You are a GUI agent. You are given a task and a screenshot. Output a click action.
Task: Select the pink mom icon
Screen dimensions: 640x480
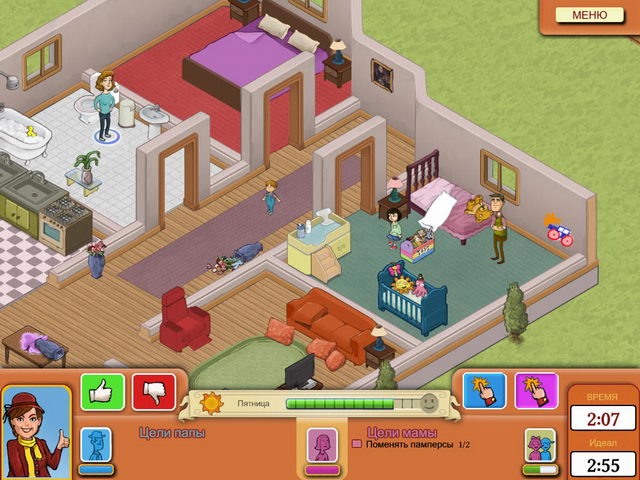[x=322, y=443]
